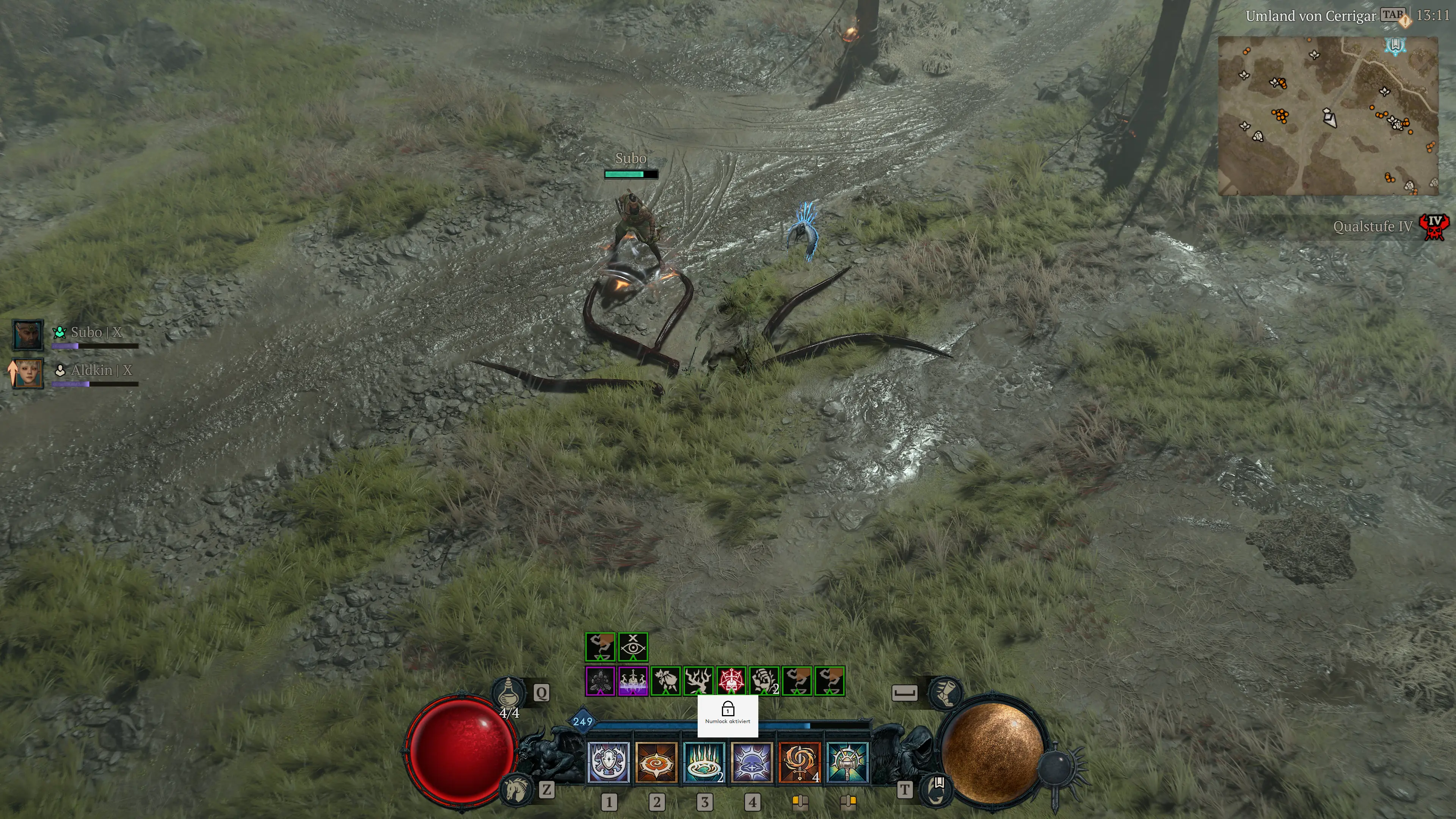1456x819 pixels.
Task: Select Subo's party portrait
Action: [x=28, y=334]
